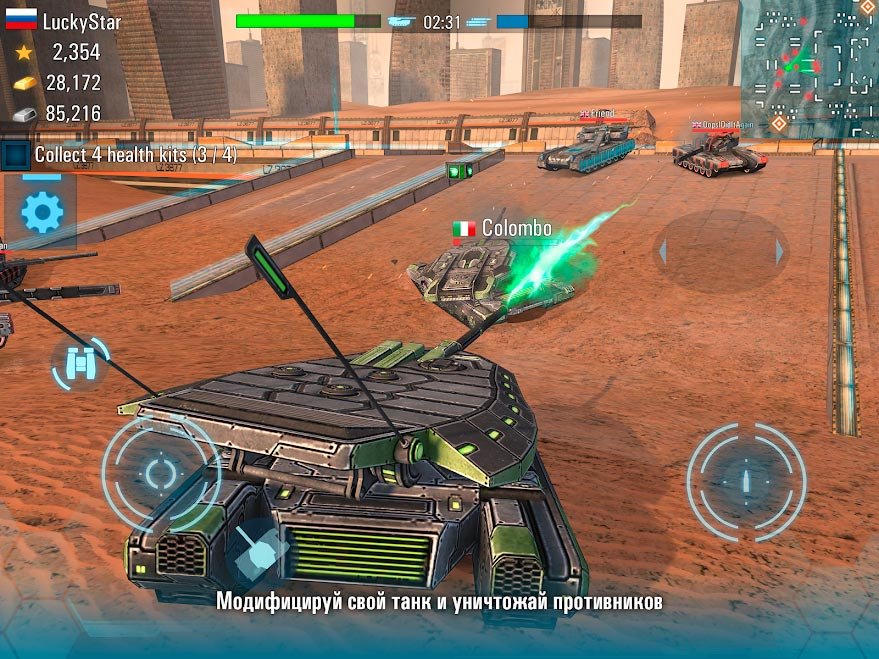Screen dimensions: 879x659
Task: Rotate the camera left with the arrow
Action: [x=662, y=251]
